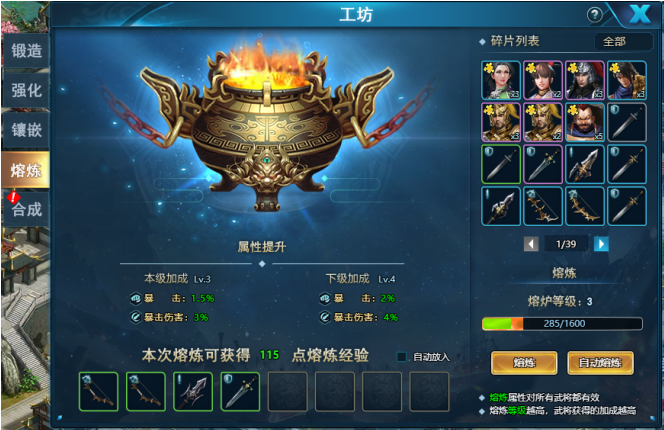Viewport: 664px width, 430px height.
Task: Select the halberd in the smelting slots
Action: (193, 391)
